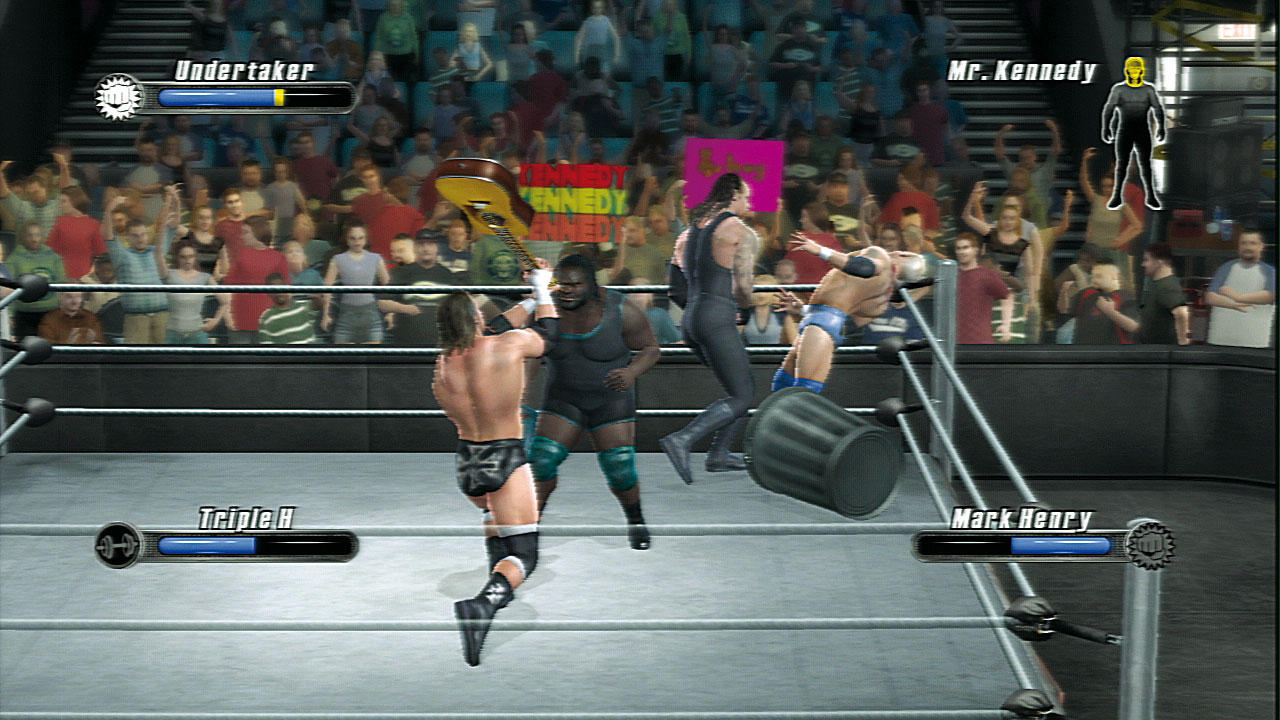Image resolution: width=1280 pixels, height=720 pixels.
Task: Click the Undertaker name label
Action: click(244, 70)
